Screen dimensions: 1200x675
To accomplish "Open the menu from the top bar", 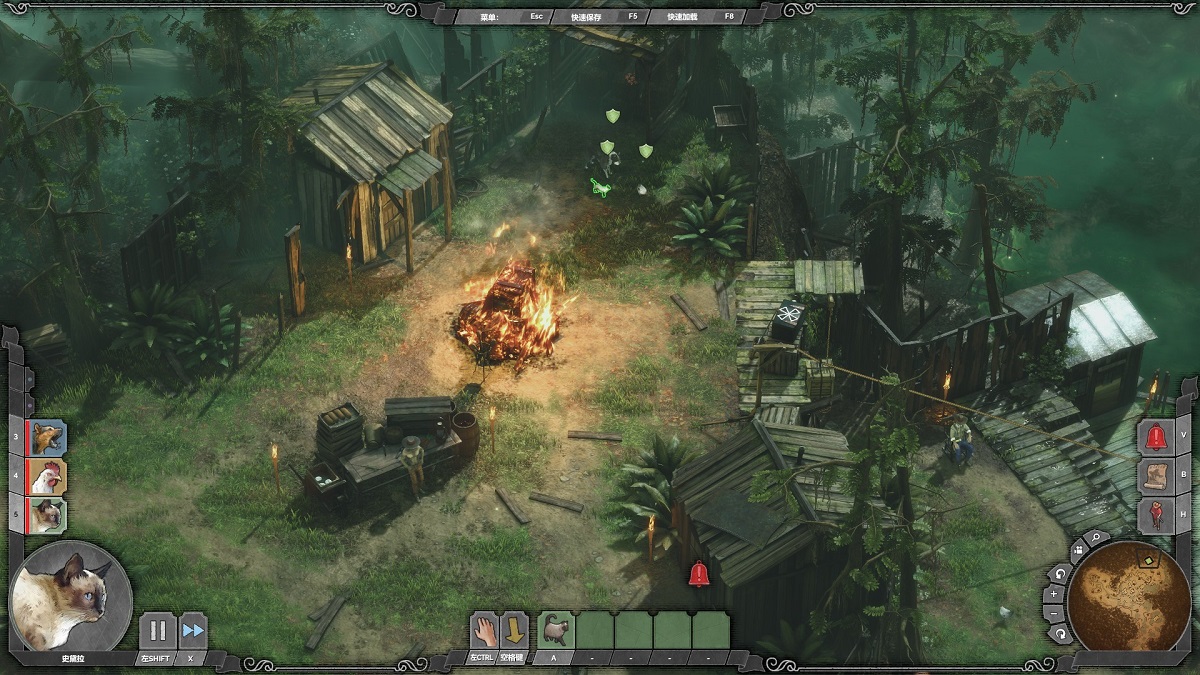I will (490, 16).
